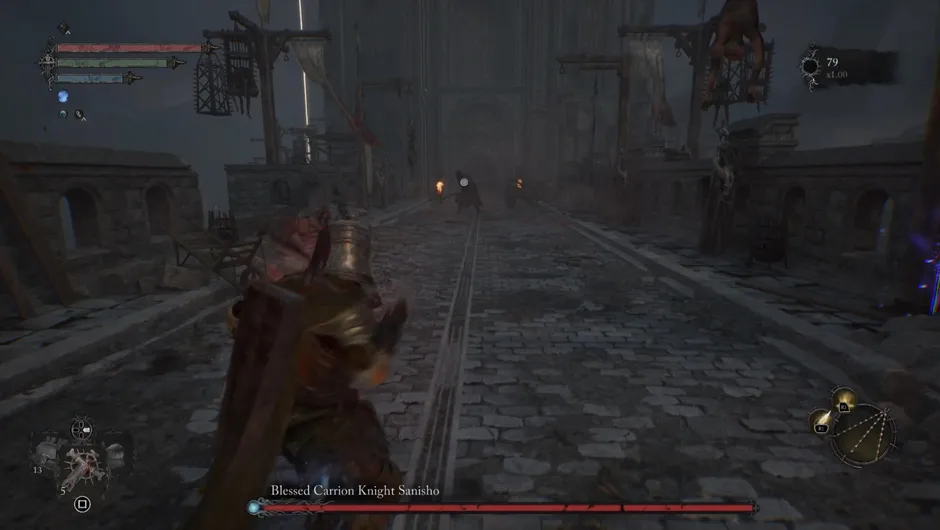Image resolution: width=940 pixels, height=530 pixels.
Task: Select the bone-cross consumable in the center quick slot
Action: pyautogui.click(x=83, y=465)
